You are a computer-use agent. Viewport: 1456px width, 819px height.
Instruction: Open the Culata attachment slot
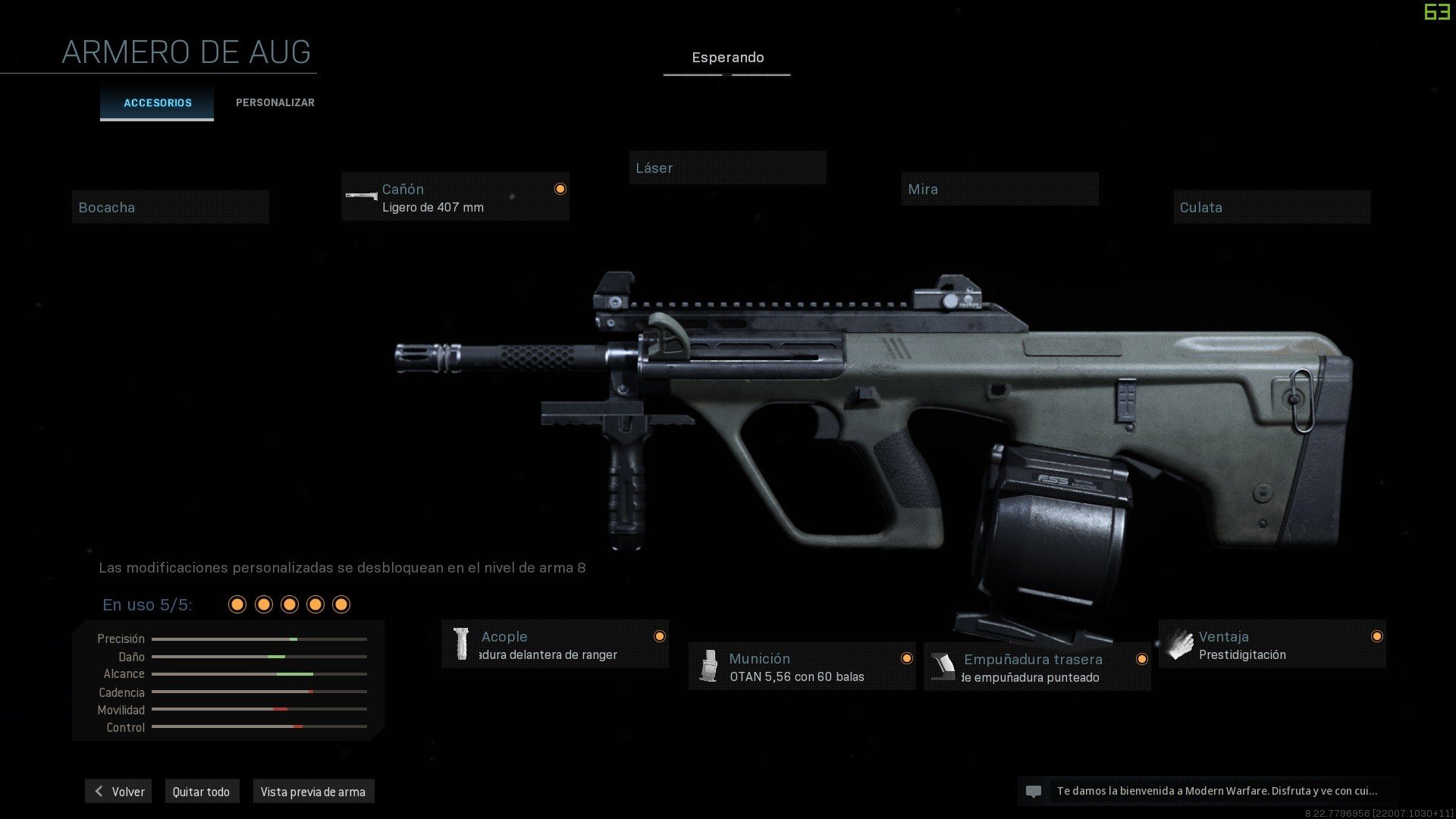pos(1271,207)
